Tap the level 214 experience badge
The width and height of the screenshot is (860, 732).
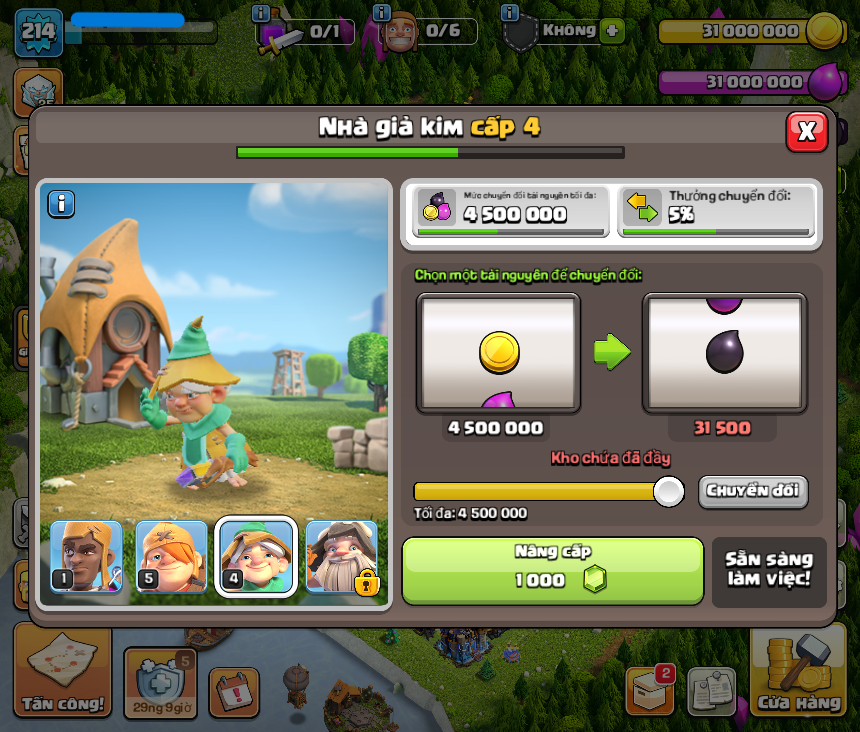pos(38,32)
